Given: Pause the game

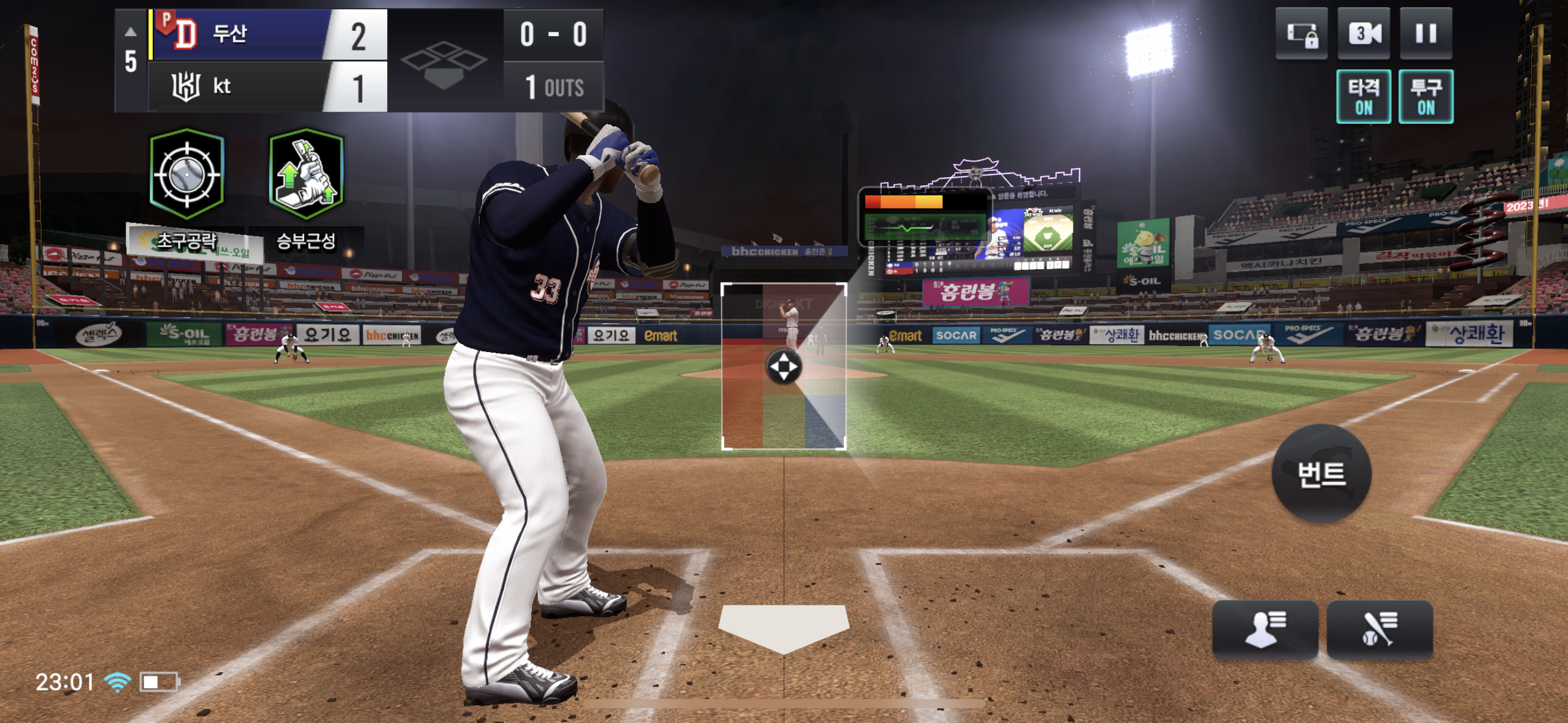Looking at the screenshot, I should [1425, 34].
